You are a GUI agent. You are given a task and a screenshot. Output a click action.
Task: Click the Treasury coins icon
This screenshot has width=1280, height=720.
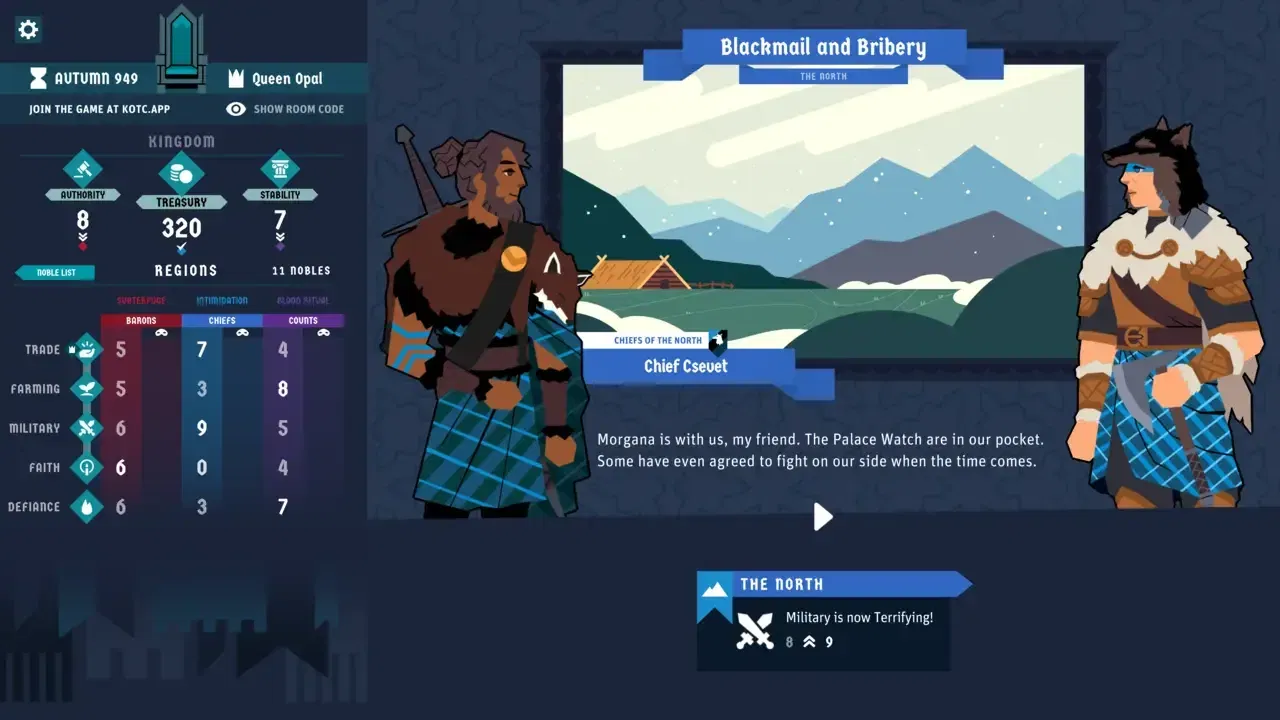pos(181,172)
